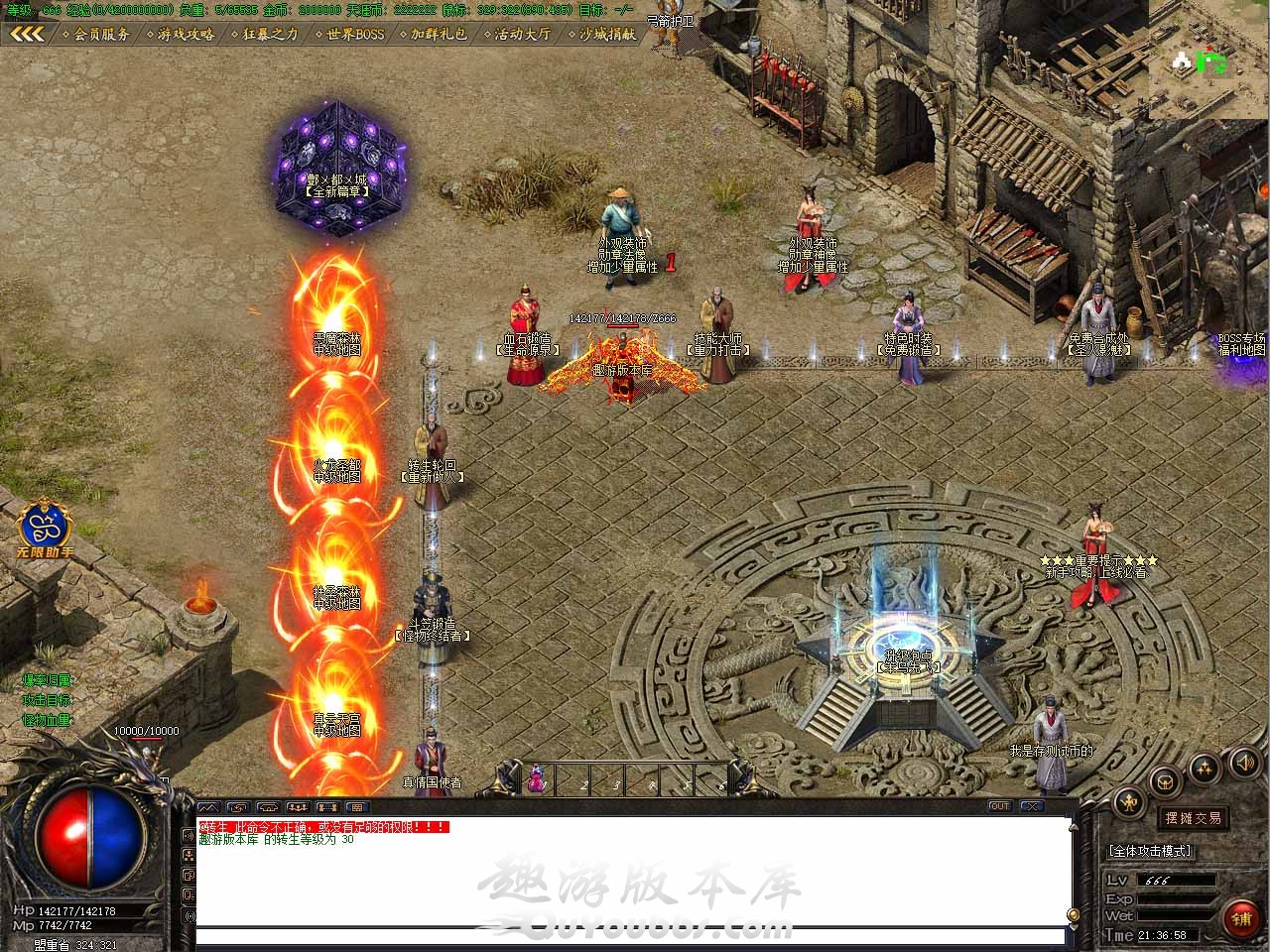Select the pink potion hotbar slot
The image size is (1270, 952).
pos(537,779)
